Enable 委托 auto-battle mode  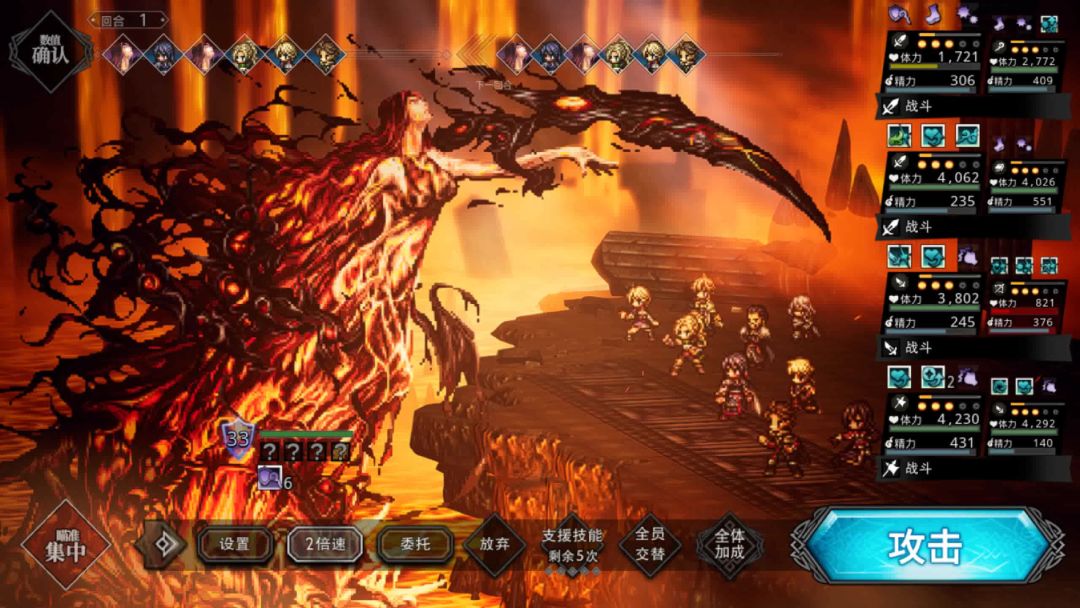tap(415, 545)
